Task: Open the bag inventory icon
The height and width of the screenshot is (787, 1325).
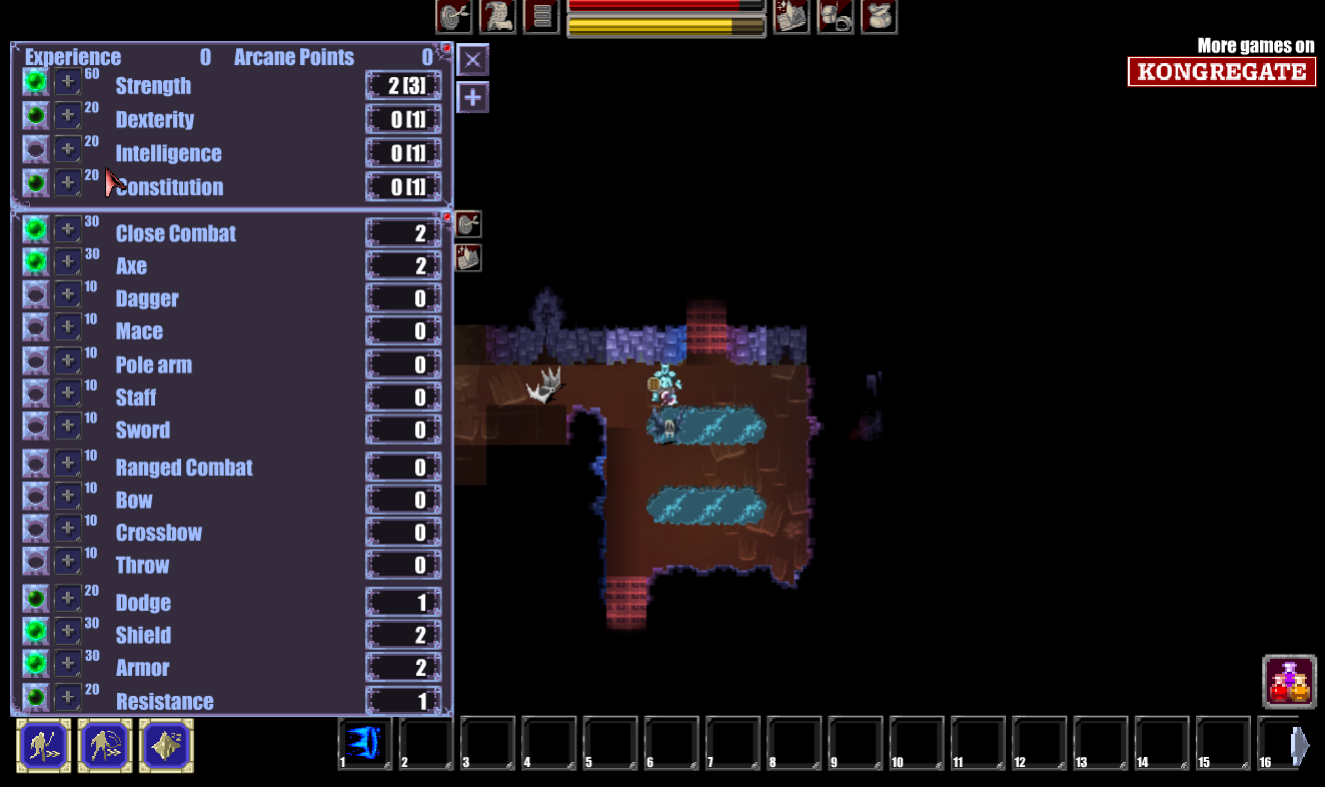Action: tap(879, 16)
